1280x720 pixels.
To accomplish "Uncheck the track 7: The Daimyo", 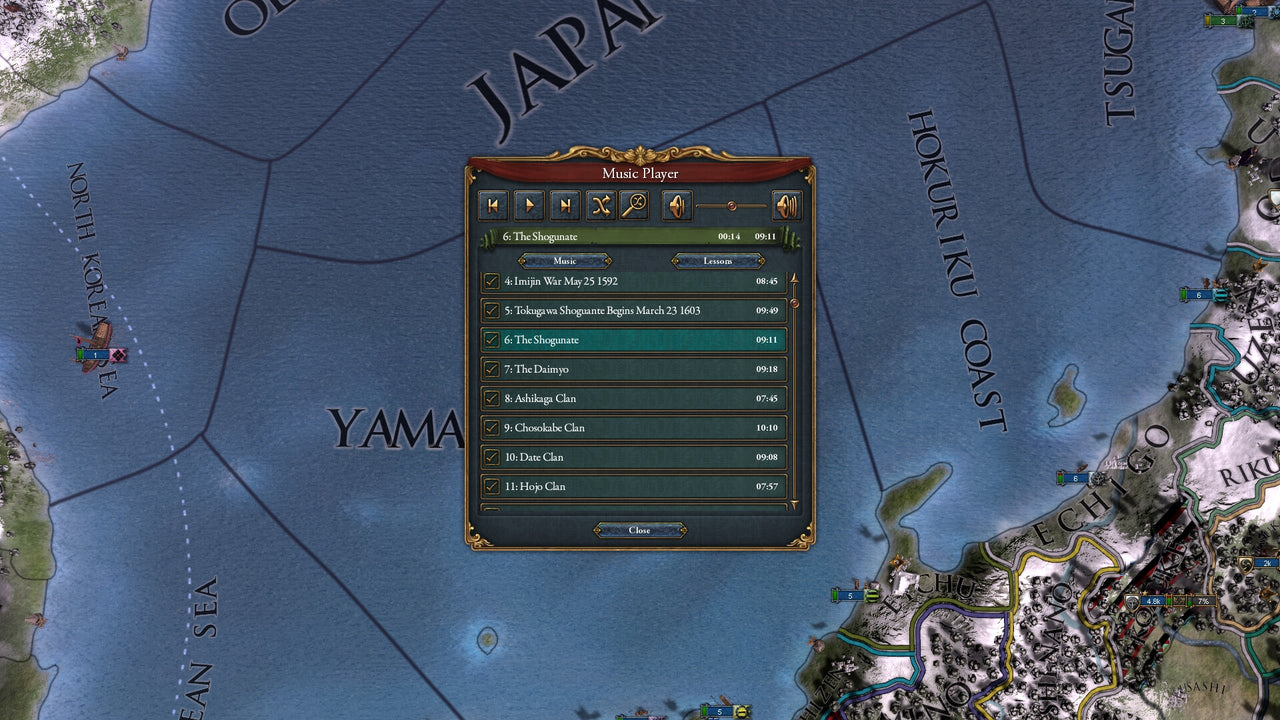I will pos(493,369).
